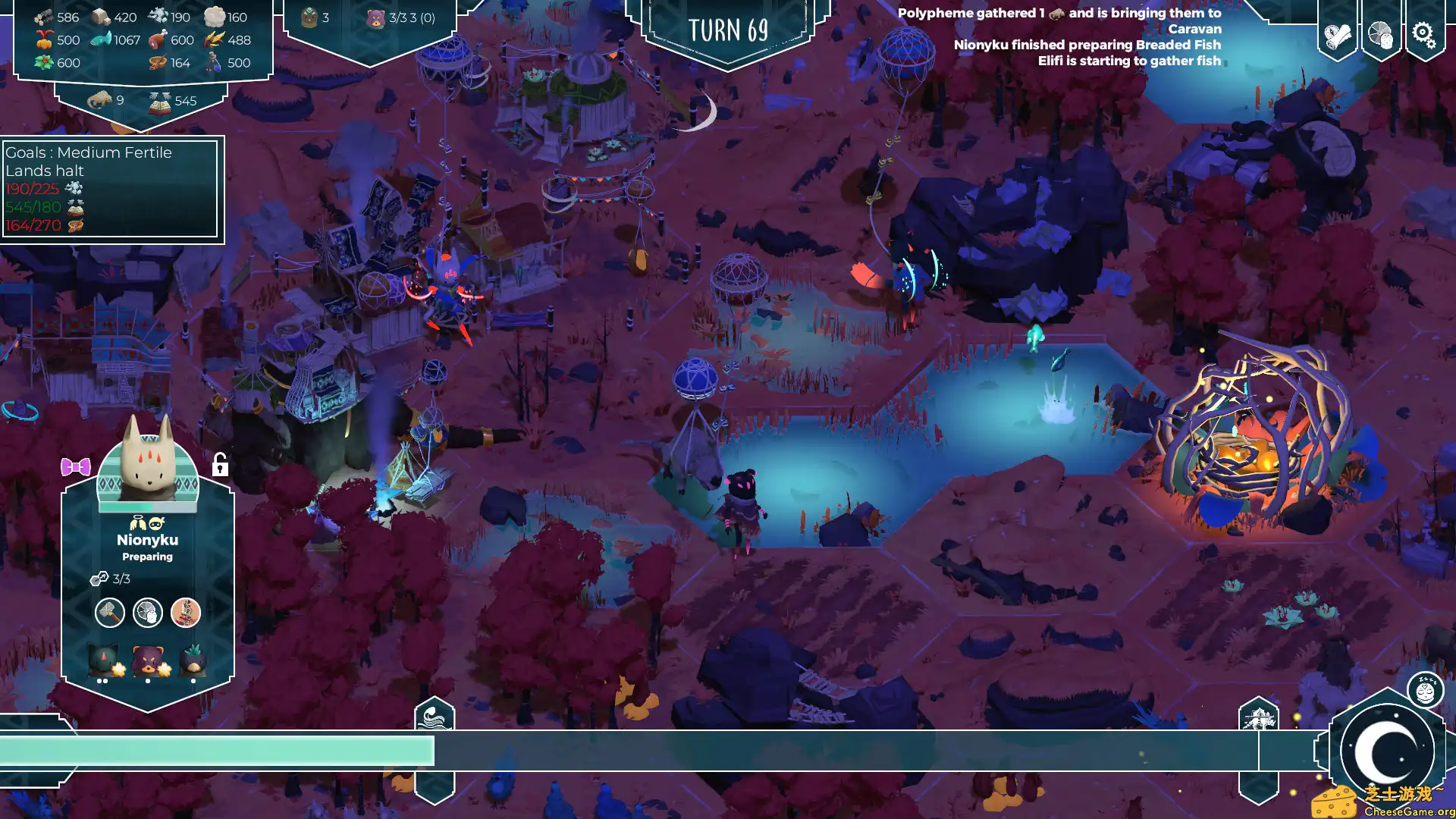The height and width of the screenshot is (819, 1456).
Task: End the turn with the crescent moon button
Action: click(x=1387, y=751)
